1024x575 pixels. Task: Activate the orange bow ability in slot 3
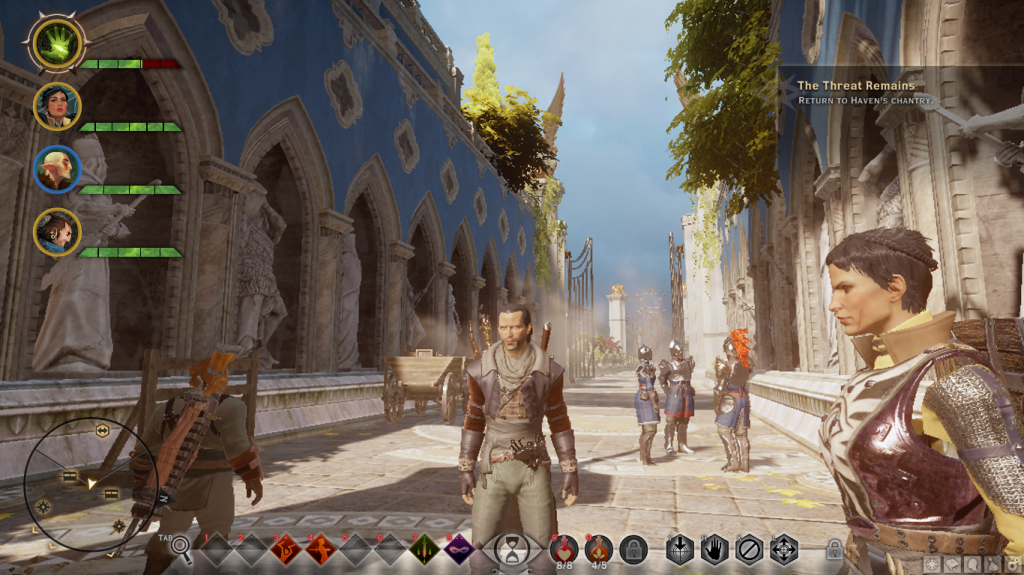[287, 548]
